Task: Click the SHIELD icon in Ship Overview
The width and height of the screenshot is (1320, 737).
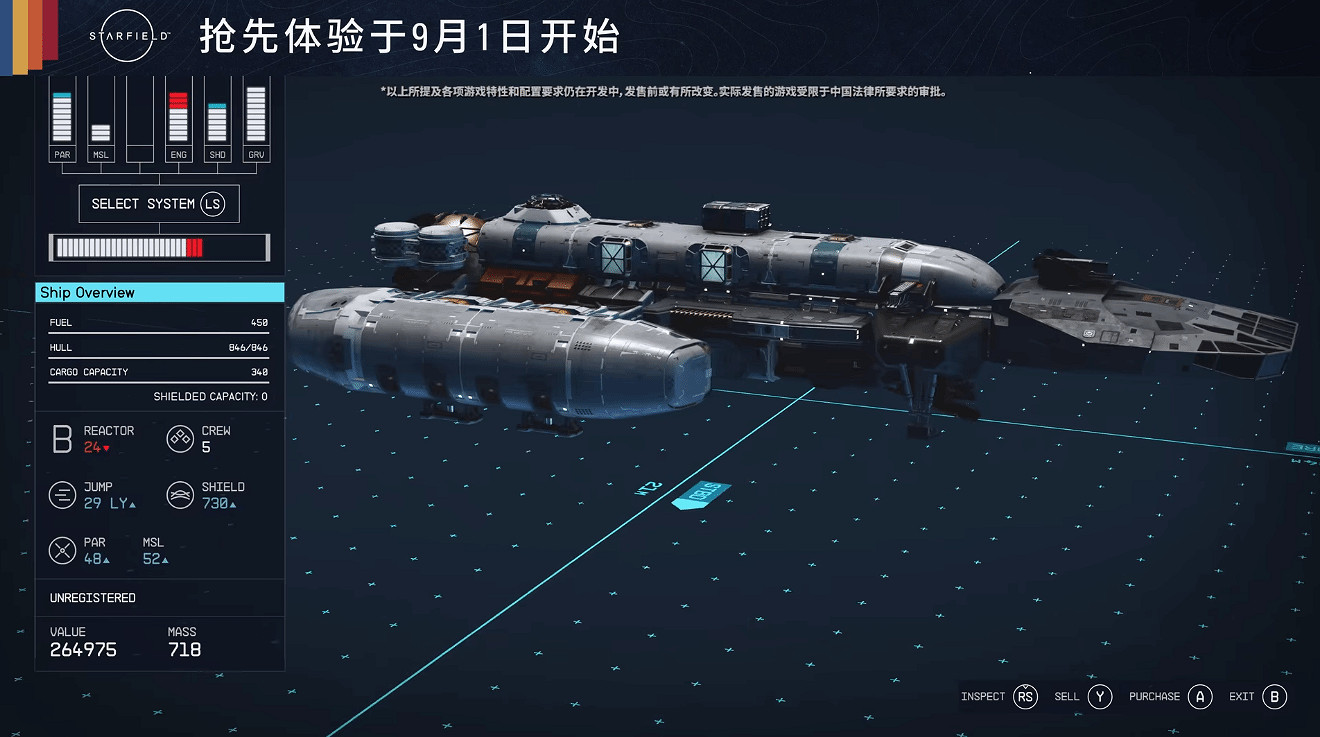Action: pyautogui.click(x=180, y=494)
